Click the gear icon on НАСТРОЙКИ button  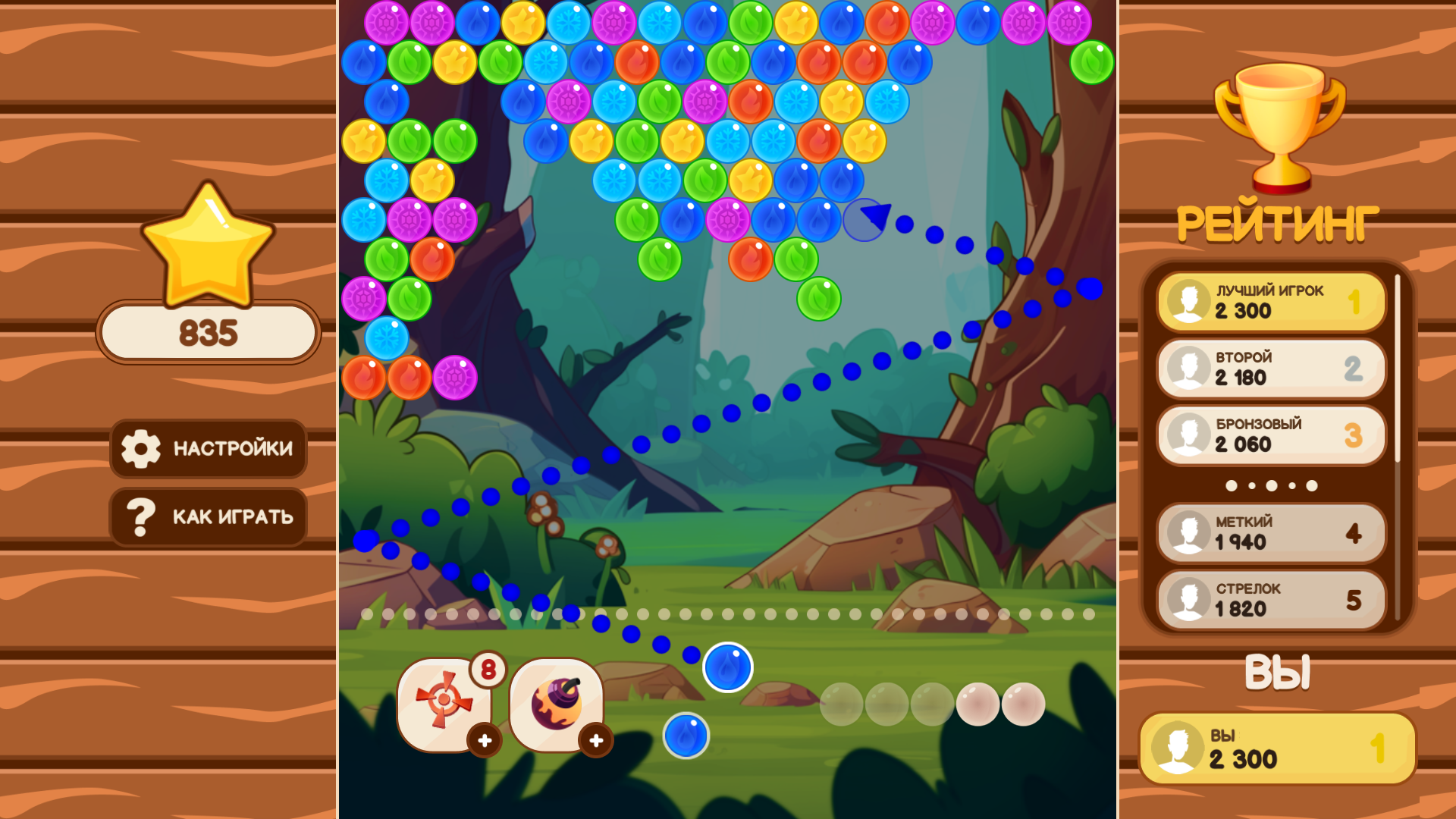141,449
